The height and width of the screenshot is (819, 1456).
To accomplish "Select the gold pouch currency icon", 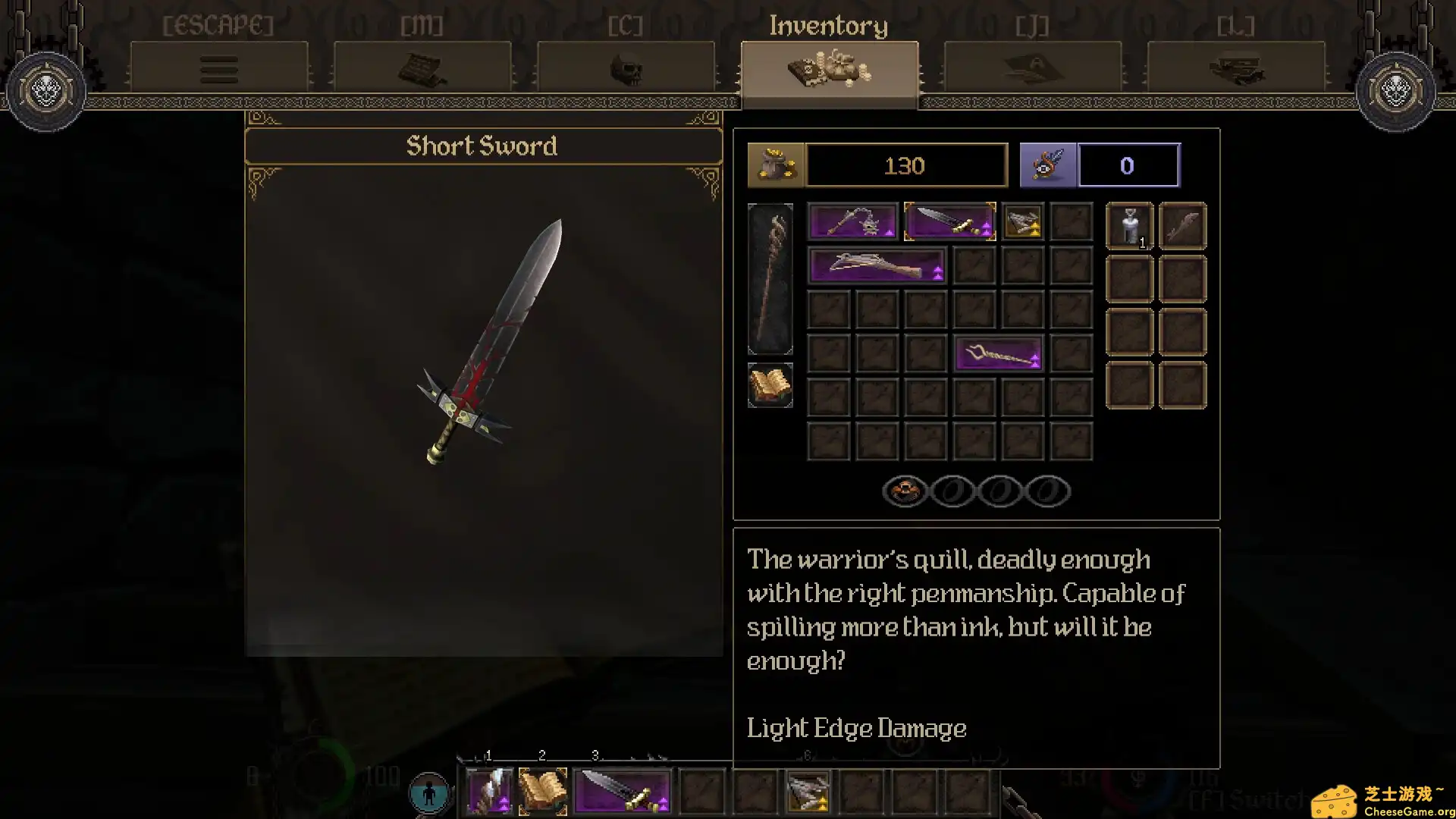I will click(776, 165).
